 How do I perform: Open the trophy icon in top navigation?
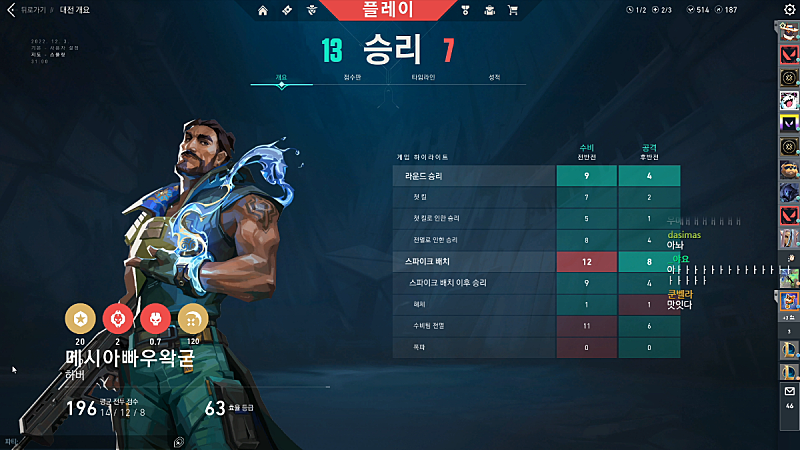coord(465,10)
